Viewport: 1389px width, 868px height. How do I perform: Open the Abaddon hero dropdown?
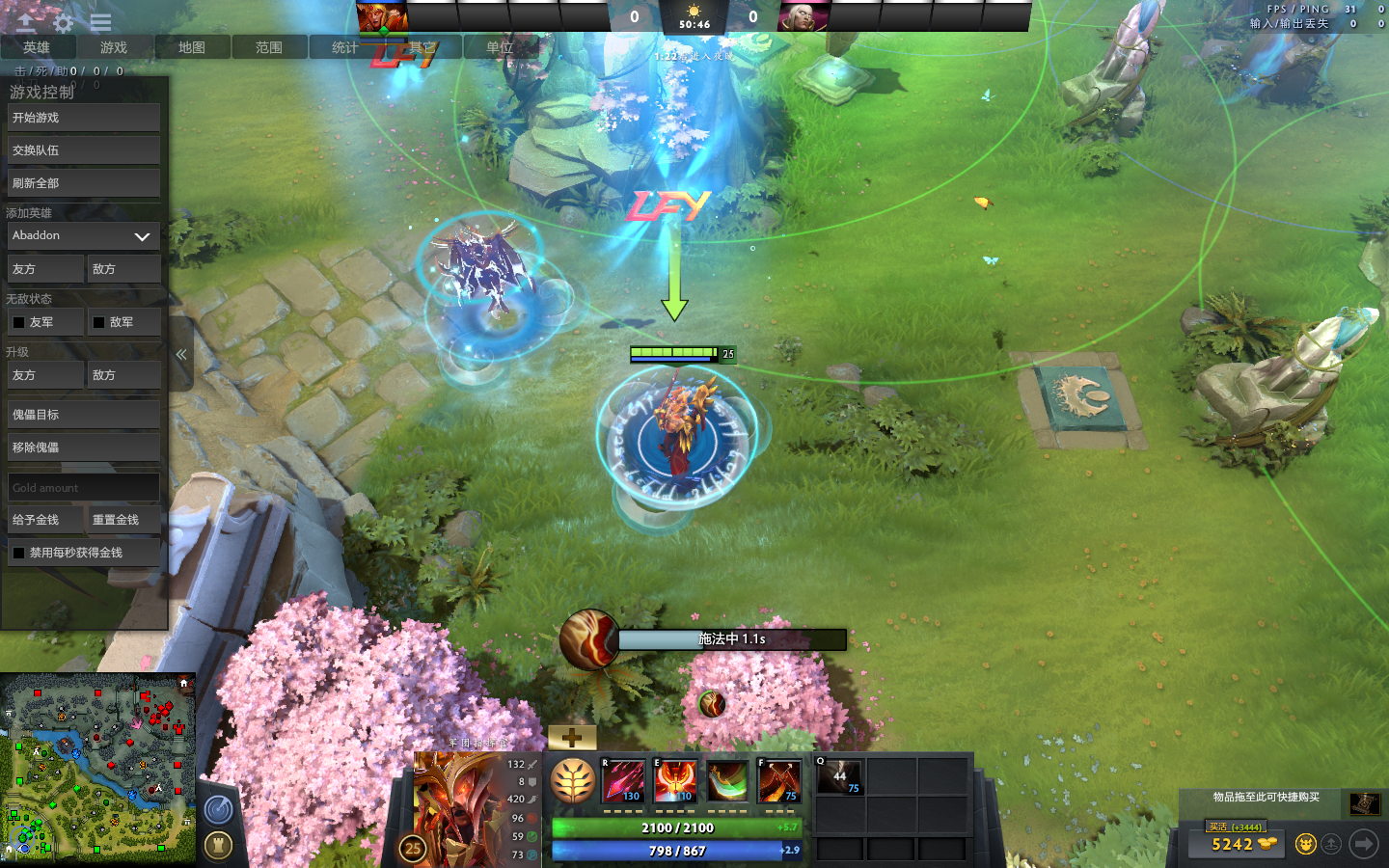coord(83,236)
